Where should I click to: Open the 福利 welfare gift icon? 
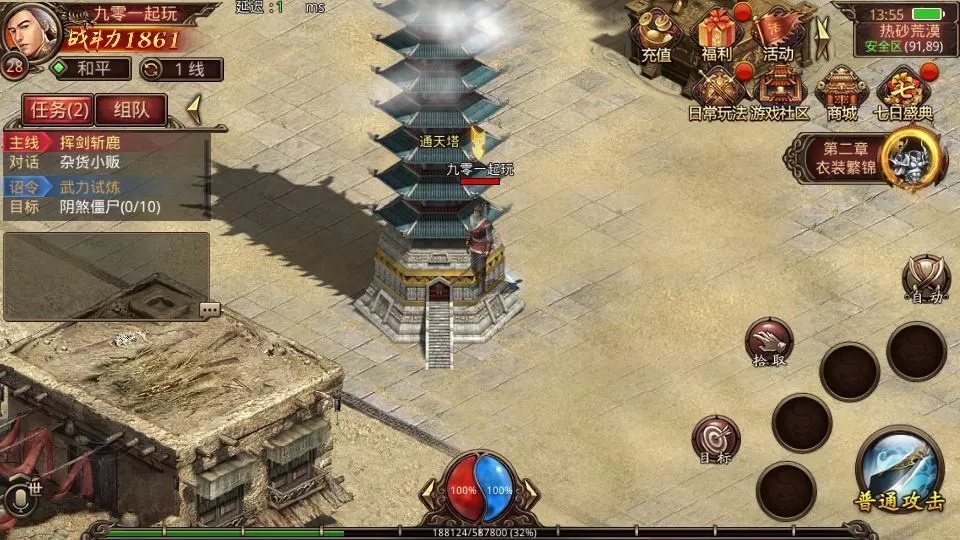tap(716, 35)
